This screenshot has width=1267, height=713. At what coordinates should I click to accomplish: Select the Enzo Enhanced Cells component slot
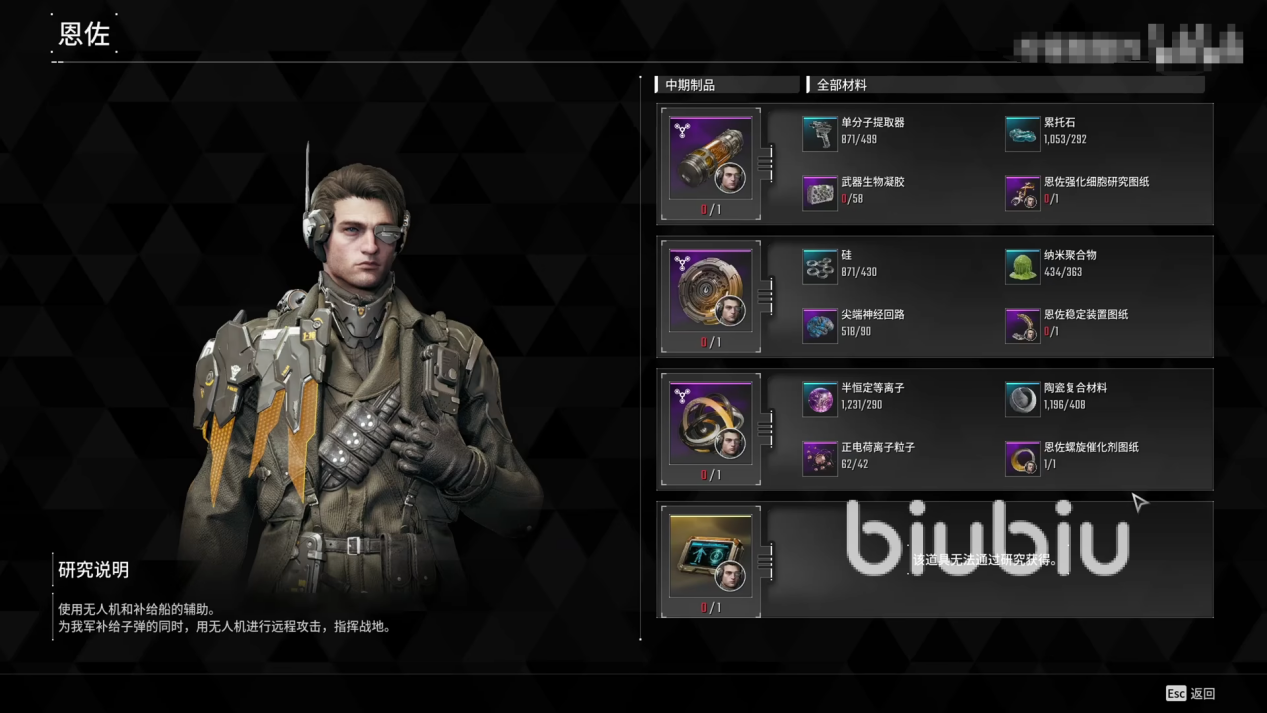(x=710, y=158)
